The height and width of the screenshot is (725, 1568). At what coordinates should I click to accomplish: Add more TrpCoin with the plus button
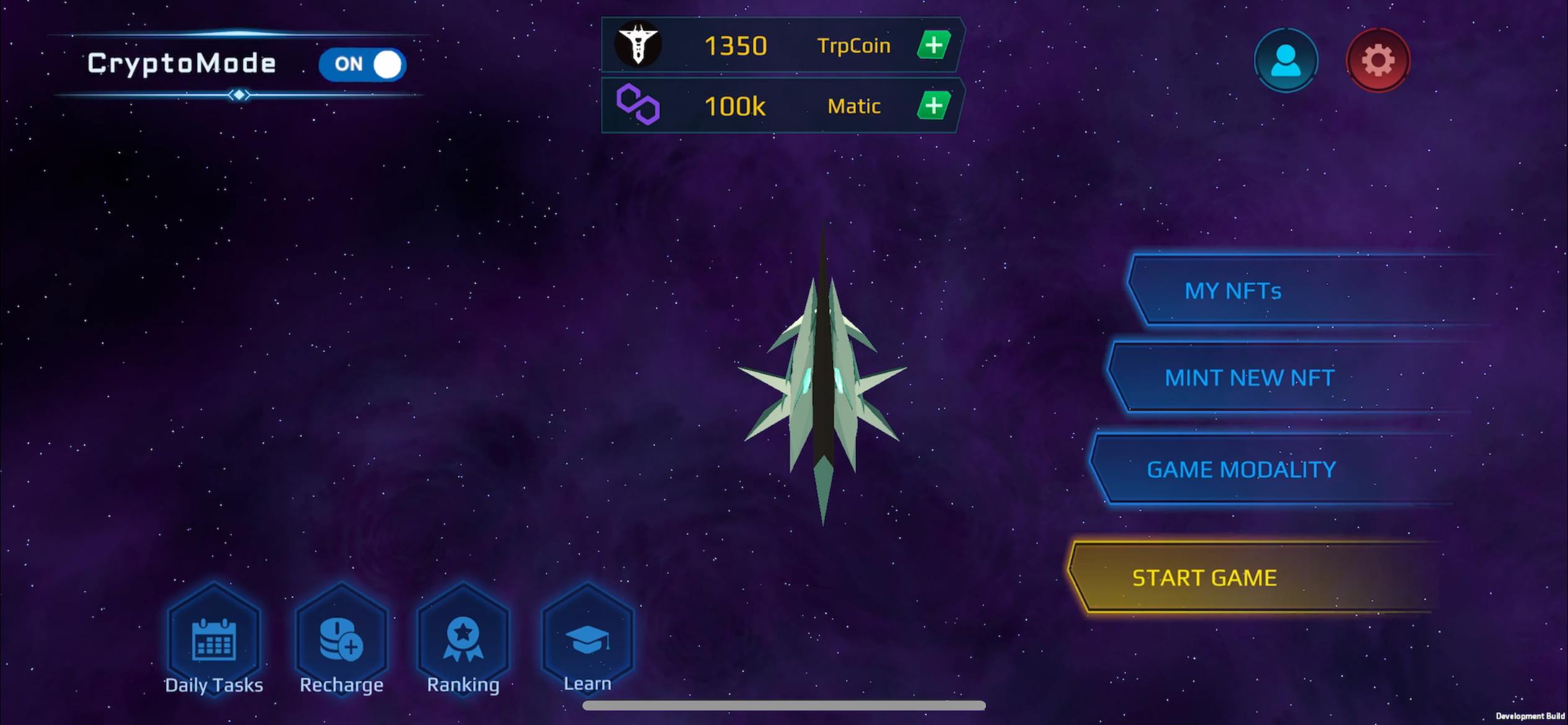coord(933,45)
